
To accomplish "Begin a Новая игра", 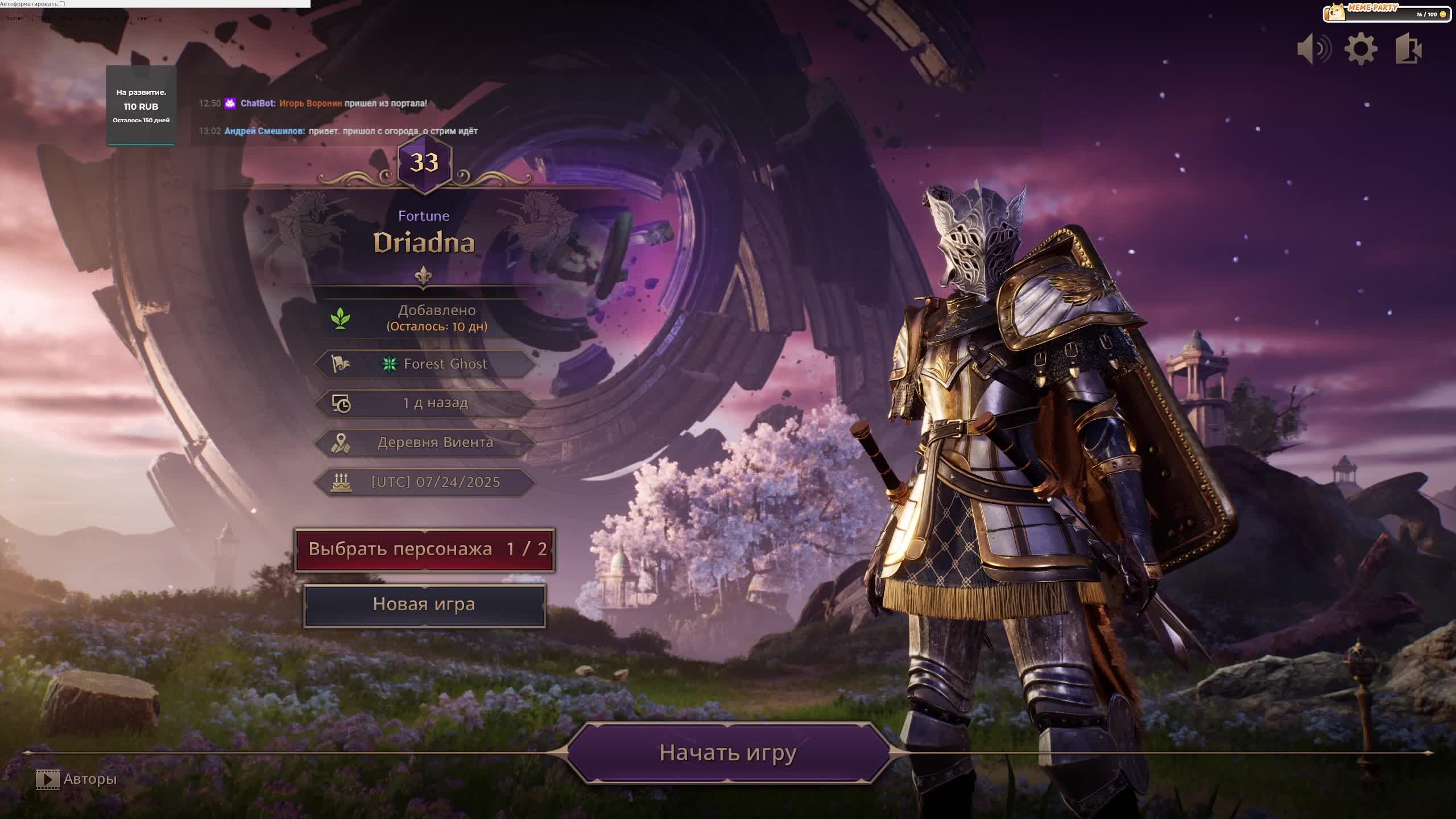I will pos(424,605).
